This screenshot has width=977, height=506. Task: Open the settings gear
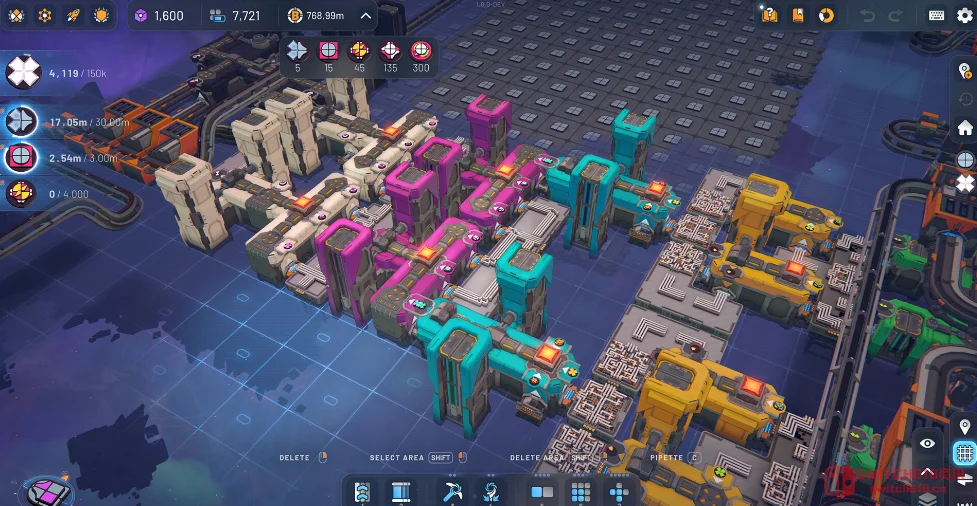click(x=964, y=15)
